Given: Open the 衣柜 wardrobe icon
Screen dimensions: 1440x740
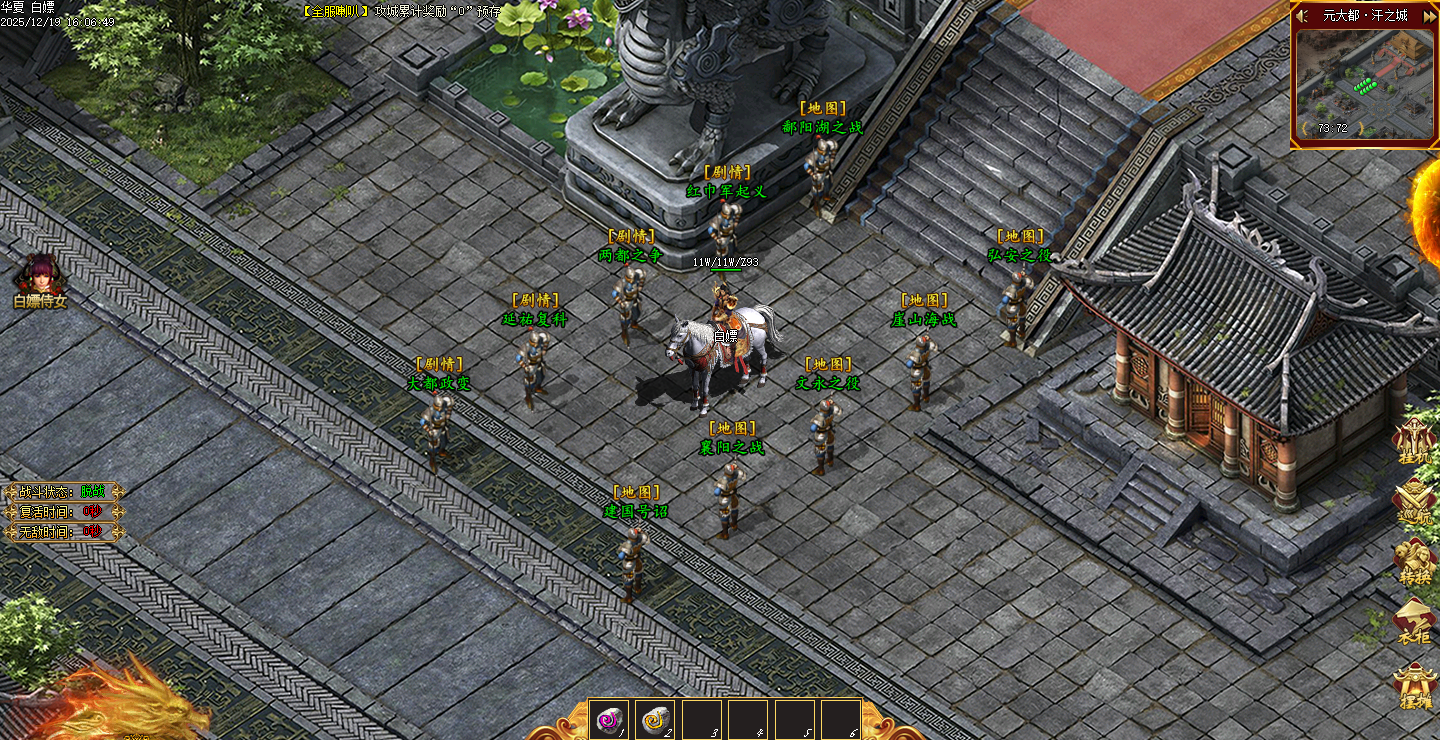Looking at the screenshot, I should pos(1416,620).
